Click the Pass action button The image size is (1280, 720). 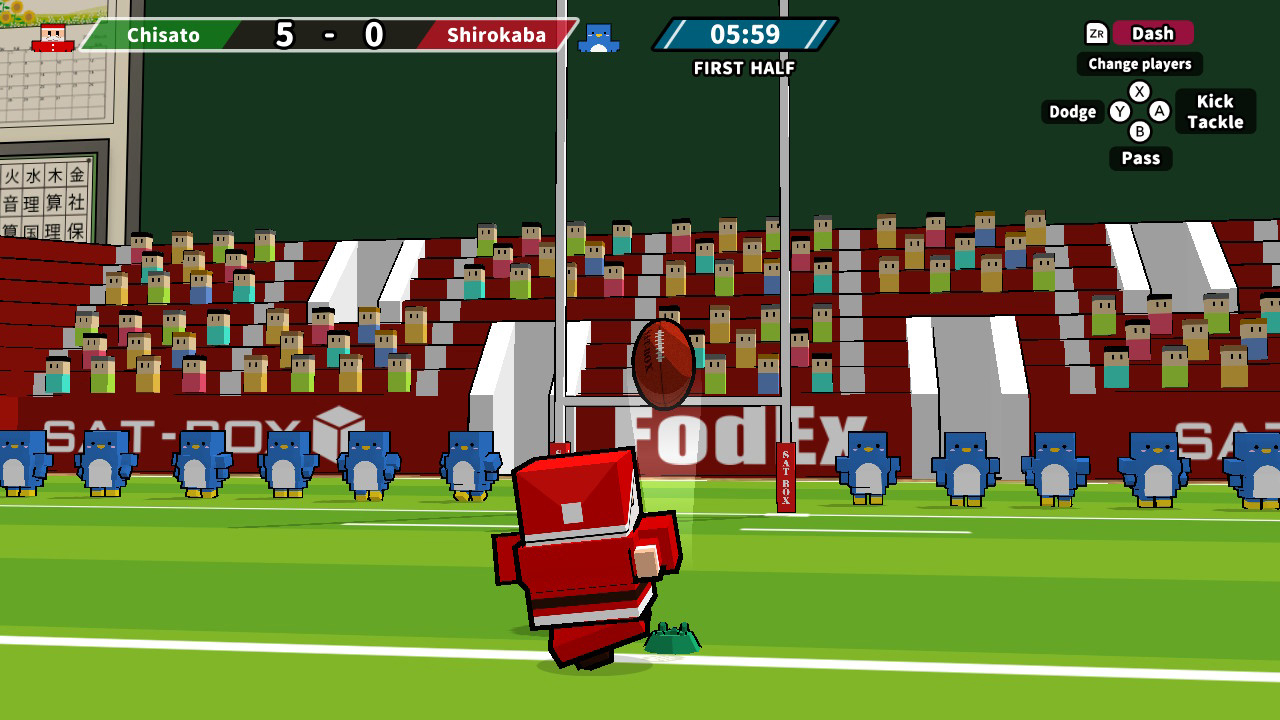(x=1140, y=158)
